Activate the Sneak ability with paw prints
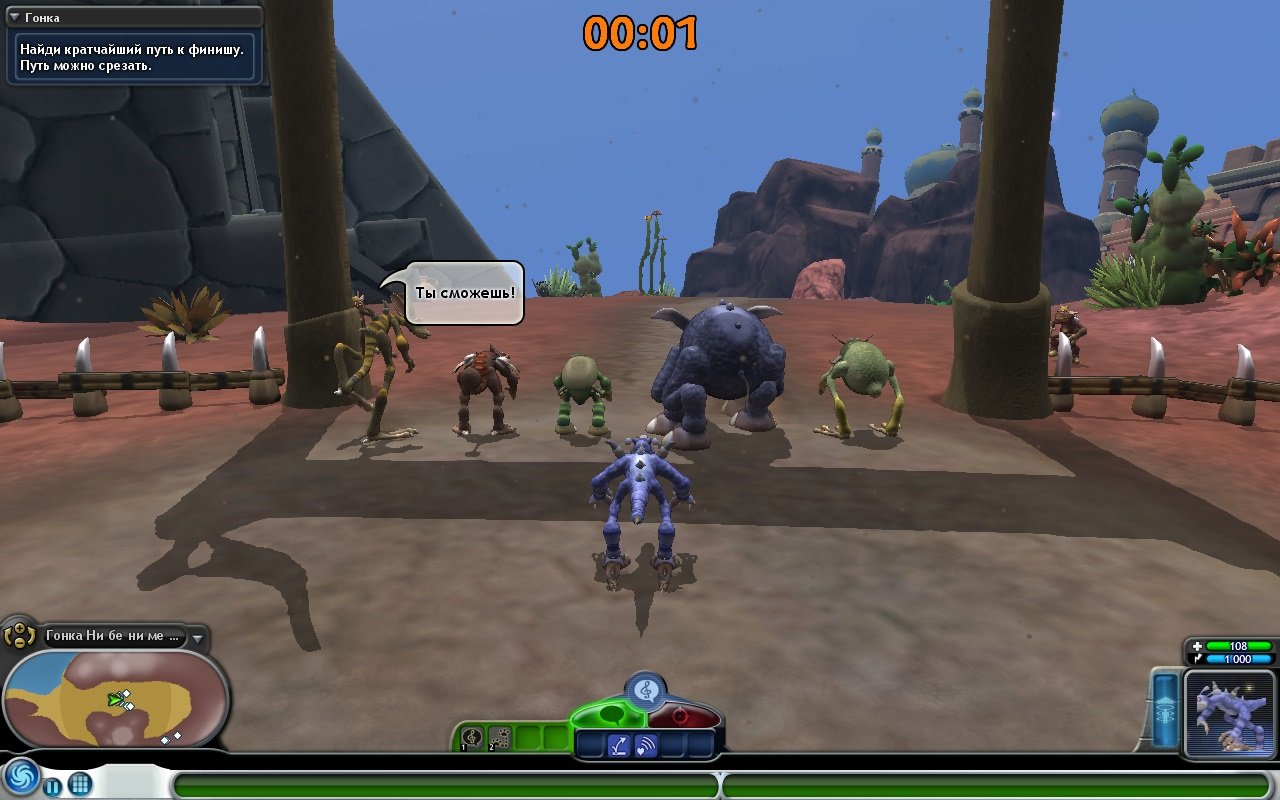 500,737
